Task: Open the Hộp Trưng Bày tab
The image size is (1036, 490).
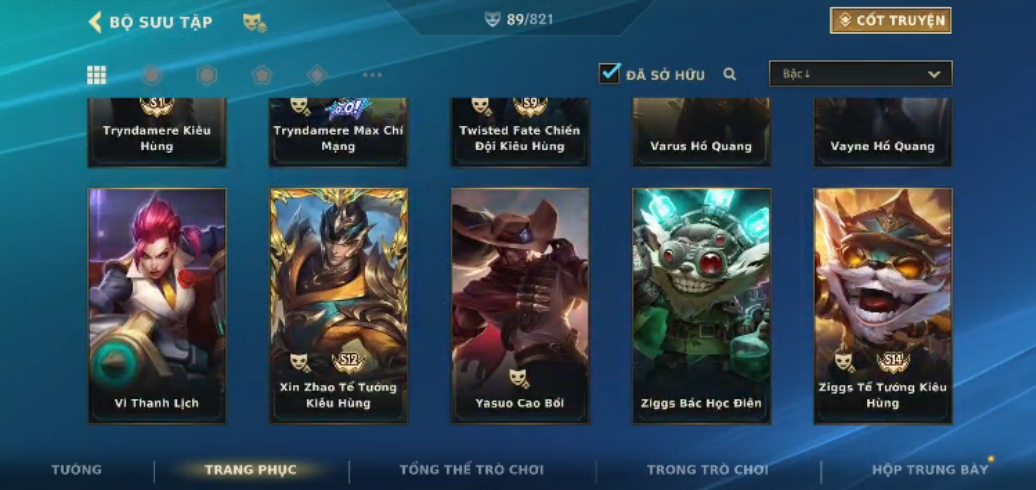Action: [930, 470]
